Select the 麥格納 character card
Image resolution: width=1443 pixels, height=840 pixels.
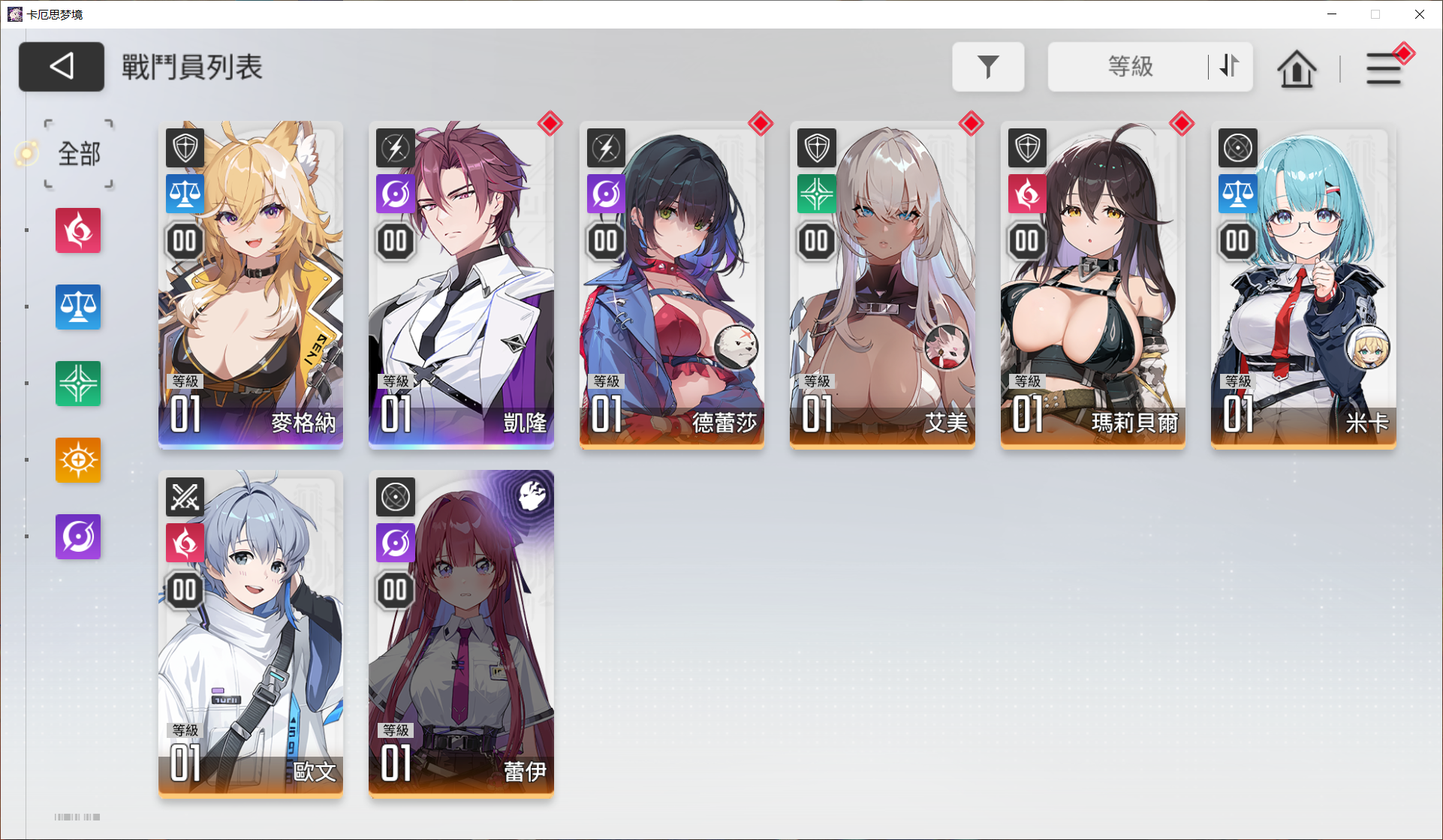pyautogui.click(x=251, y=285)
